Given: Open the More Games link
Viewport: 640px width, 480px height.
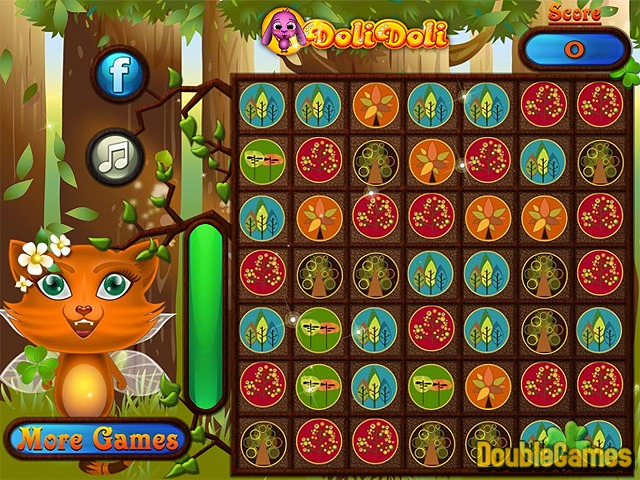Looking at the screenshot, I should coord(96,438).
